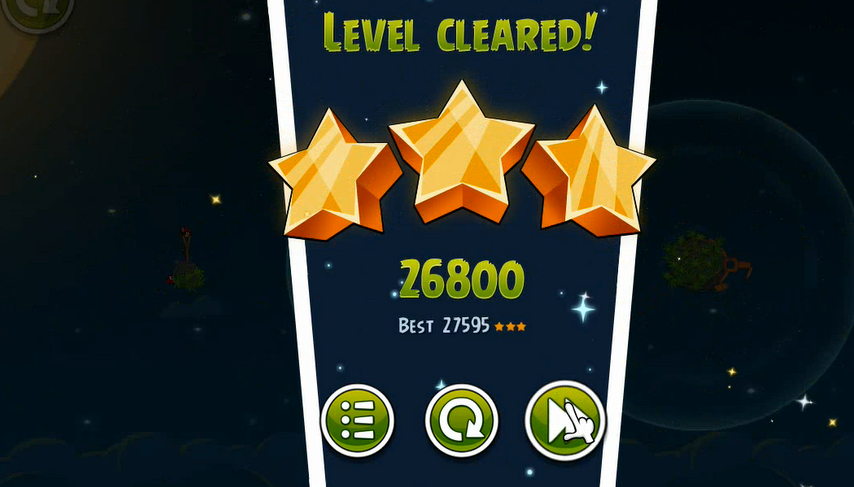
Task: Open the level selection menu
Action: (357, 421)
